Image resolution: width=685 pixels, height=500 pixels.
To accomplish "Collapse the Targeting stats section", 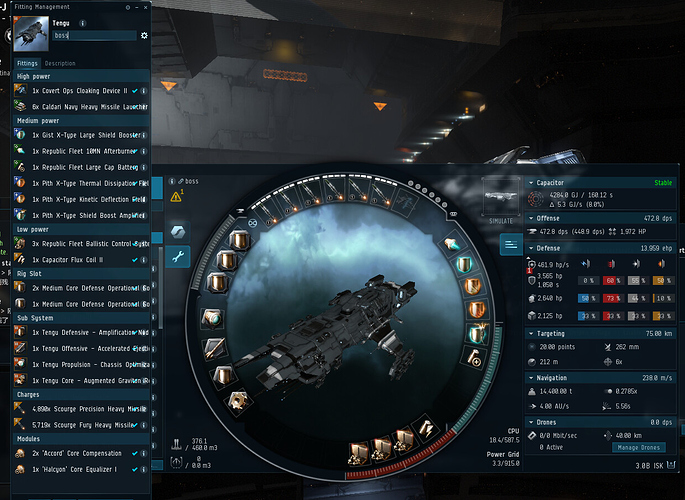I will coord(531,333).
